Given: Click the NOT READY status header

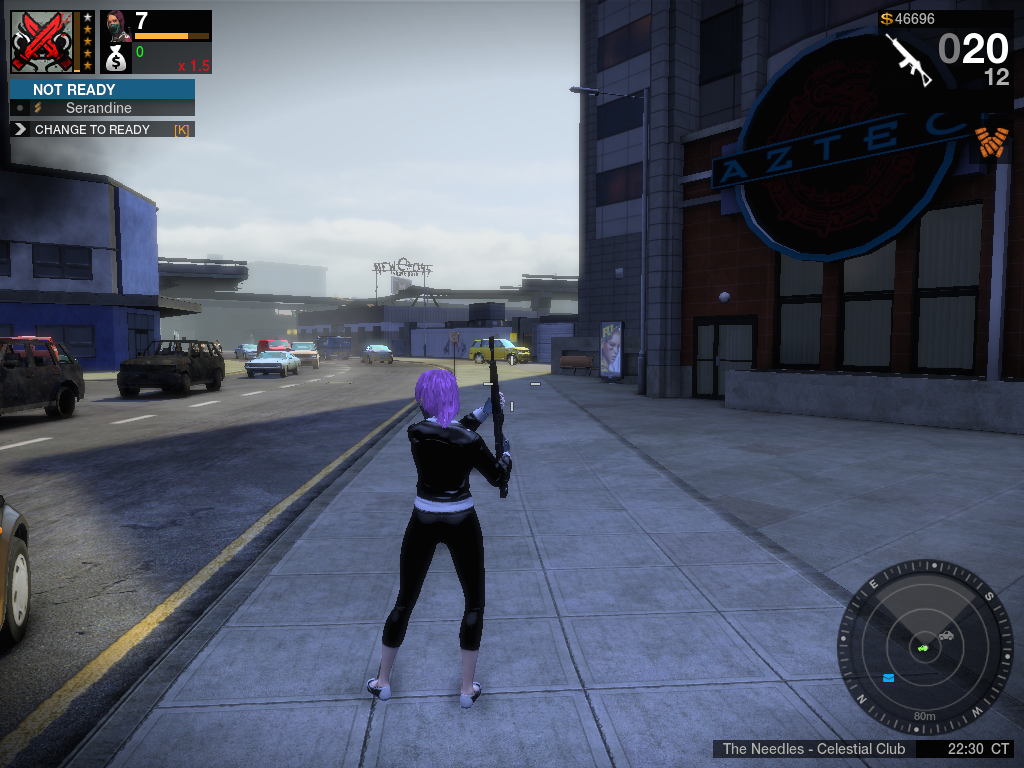Looking at the screenshot, I should coord(101,89).
